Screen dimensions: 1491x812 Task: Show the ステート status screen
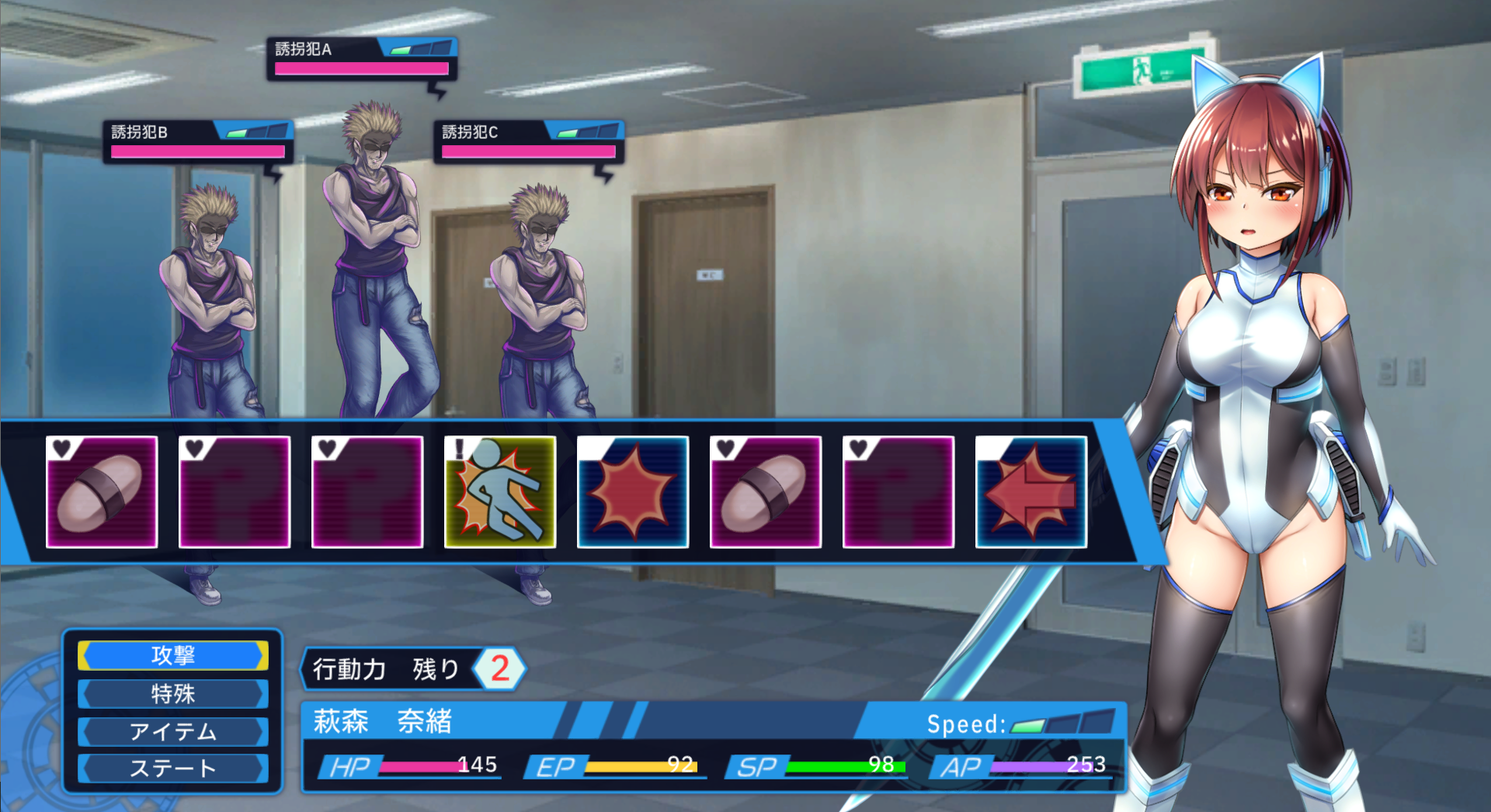(x=172, y=769)
